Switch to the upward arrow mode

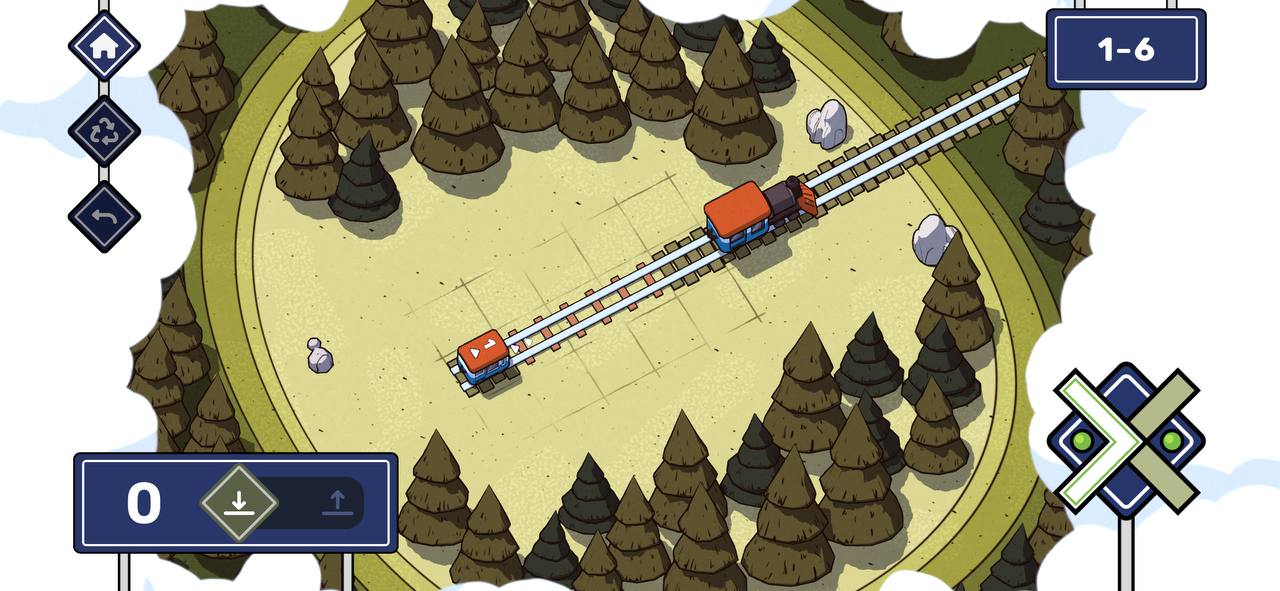point(337,502)
